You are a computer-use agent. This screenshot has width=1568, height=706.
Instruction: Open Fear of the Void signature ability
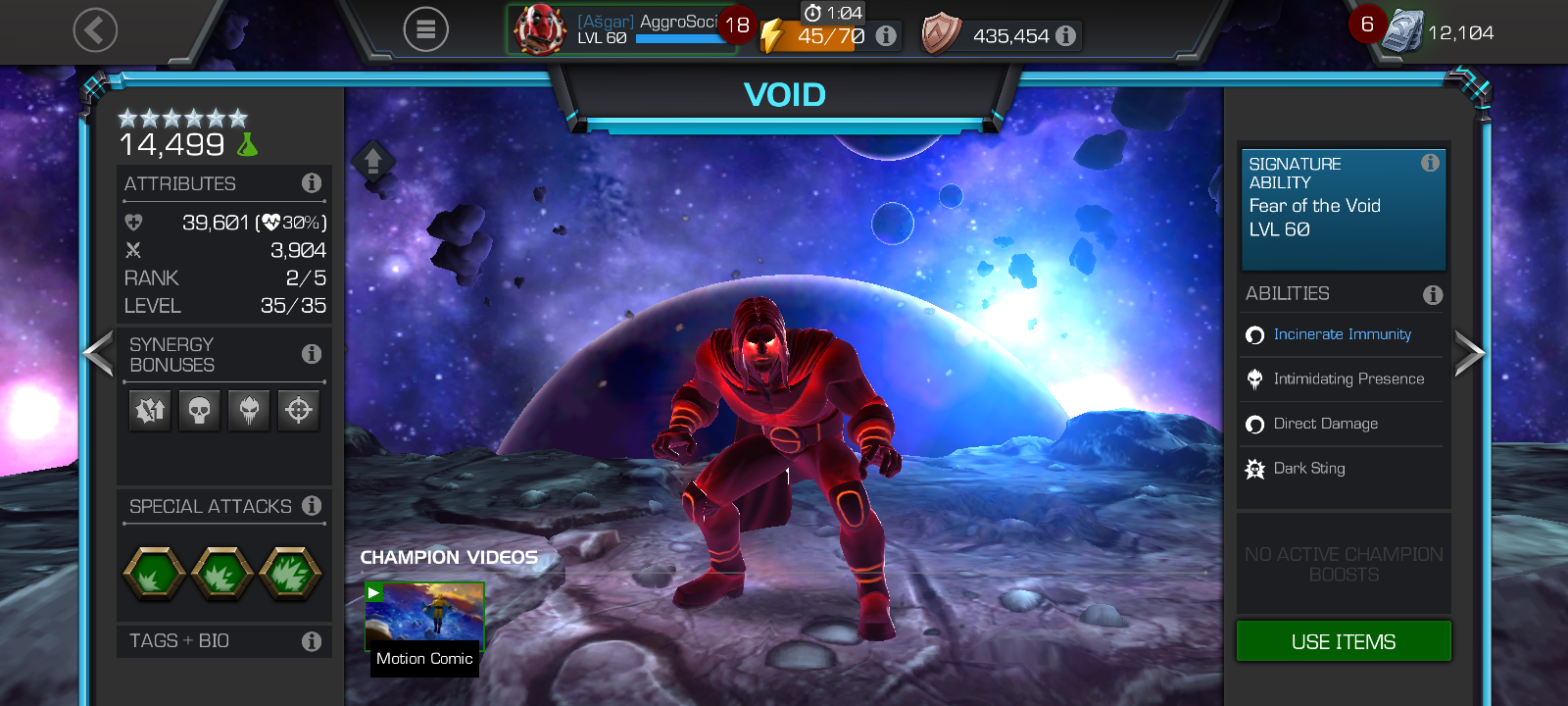(1343, 208)
